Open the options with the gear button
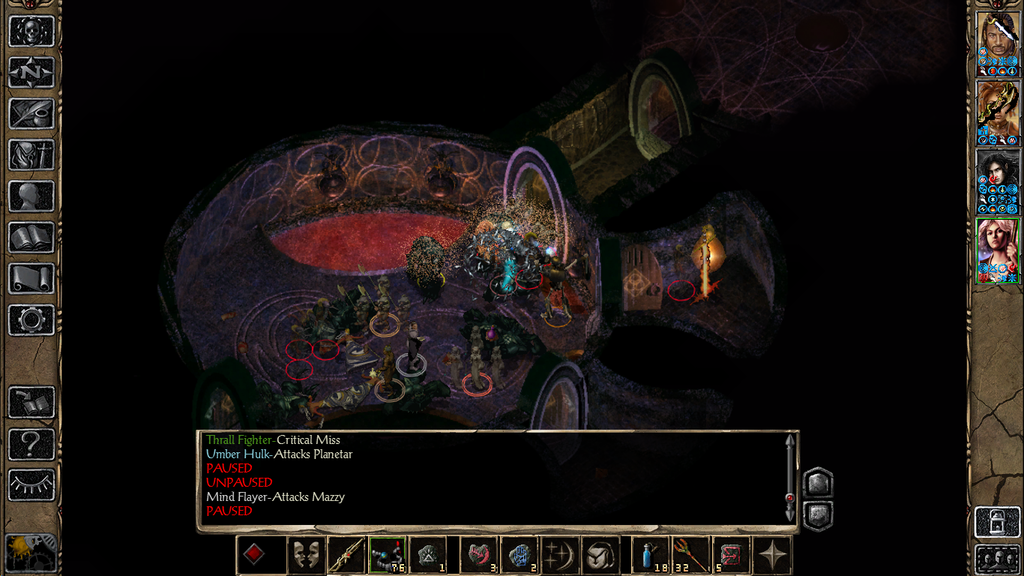This screenshot has width=1024, height=576. click(x=31, y=319)
